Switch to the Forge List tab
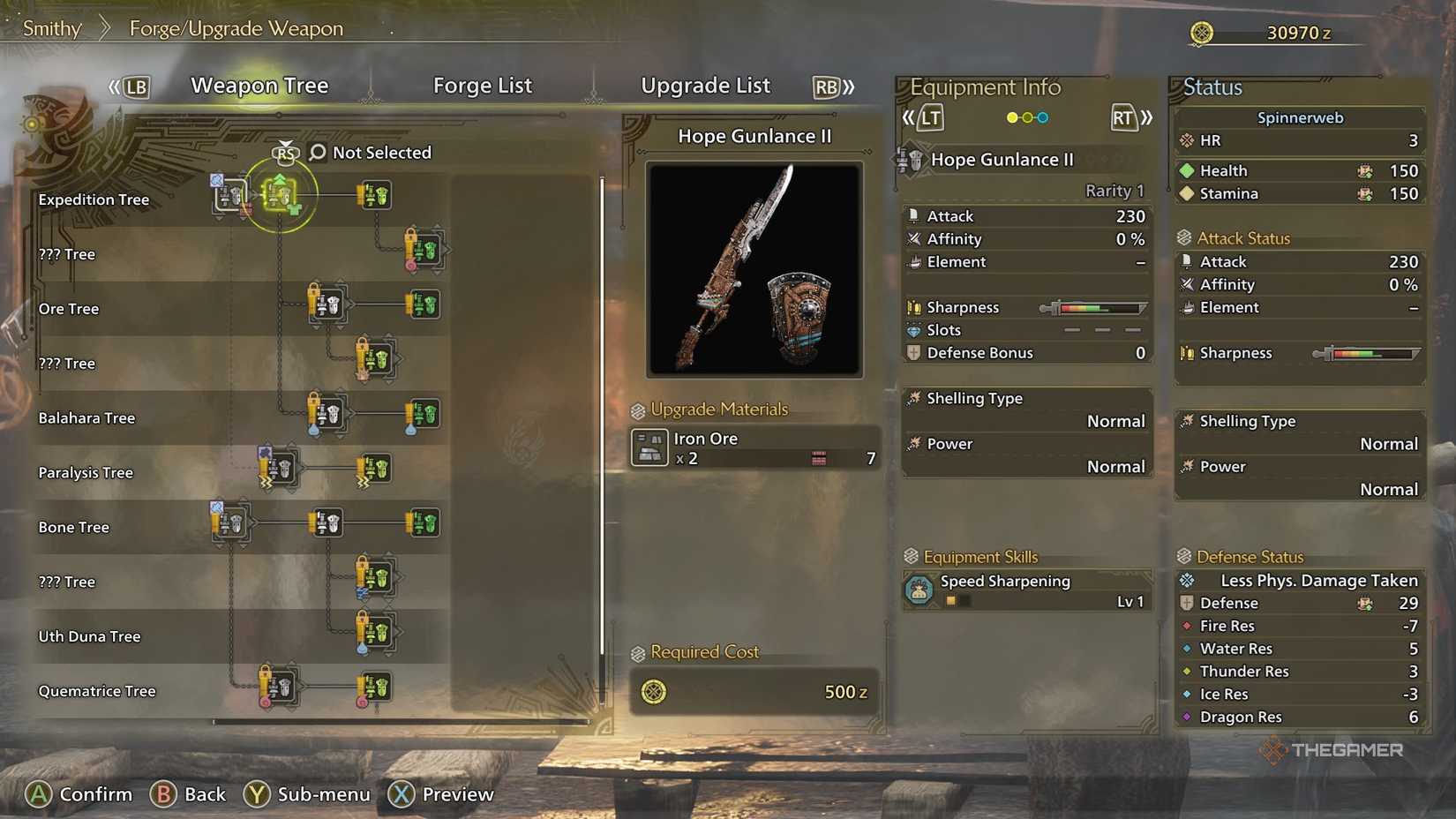The image size is (1456, 819). pyautogui.click(x=483, y=85)
